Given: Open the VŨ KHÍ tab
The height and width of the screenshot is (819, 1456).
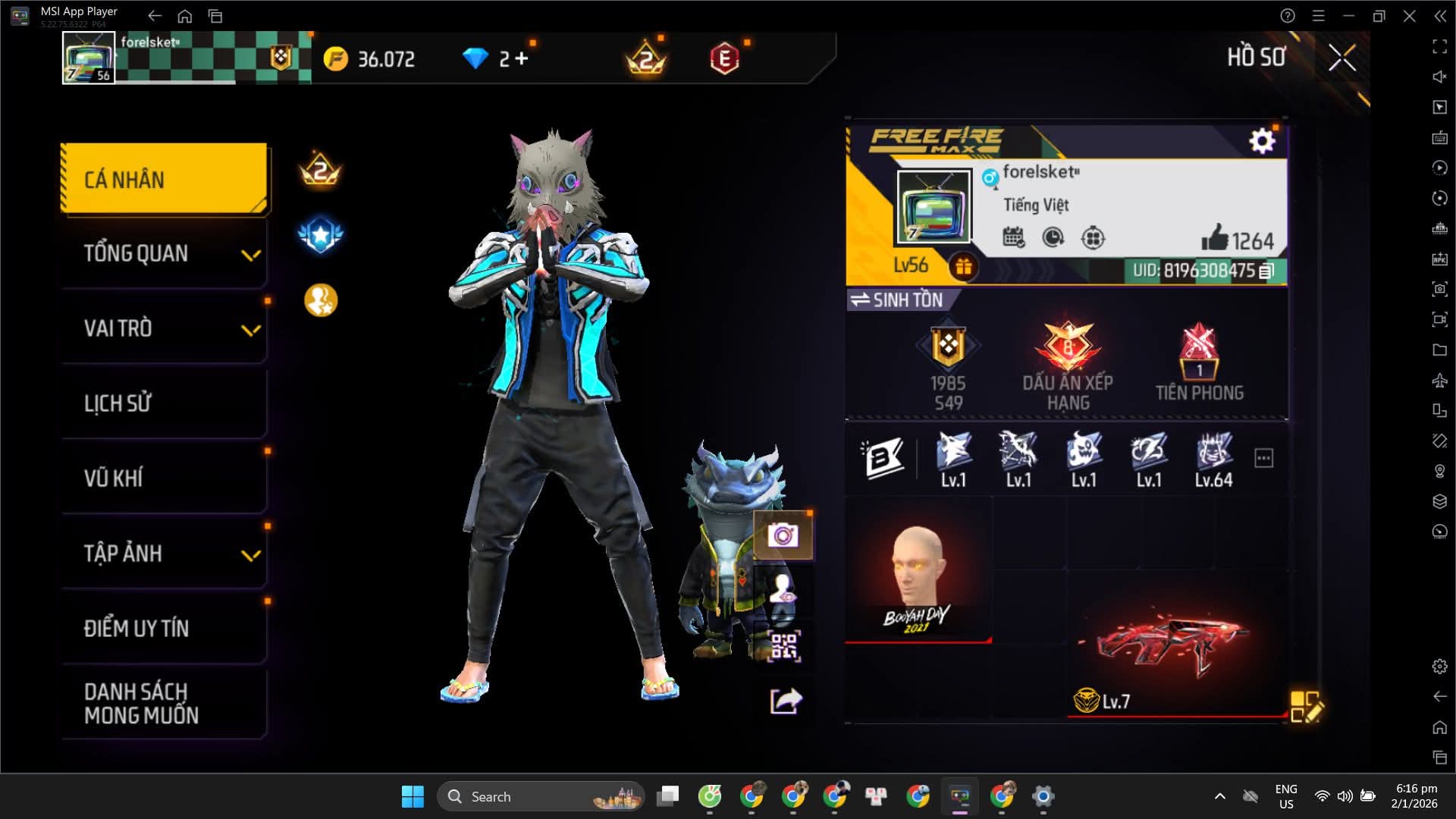Looking at the screenshot, I should point(164,478).
